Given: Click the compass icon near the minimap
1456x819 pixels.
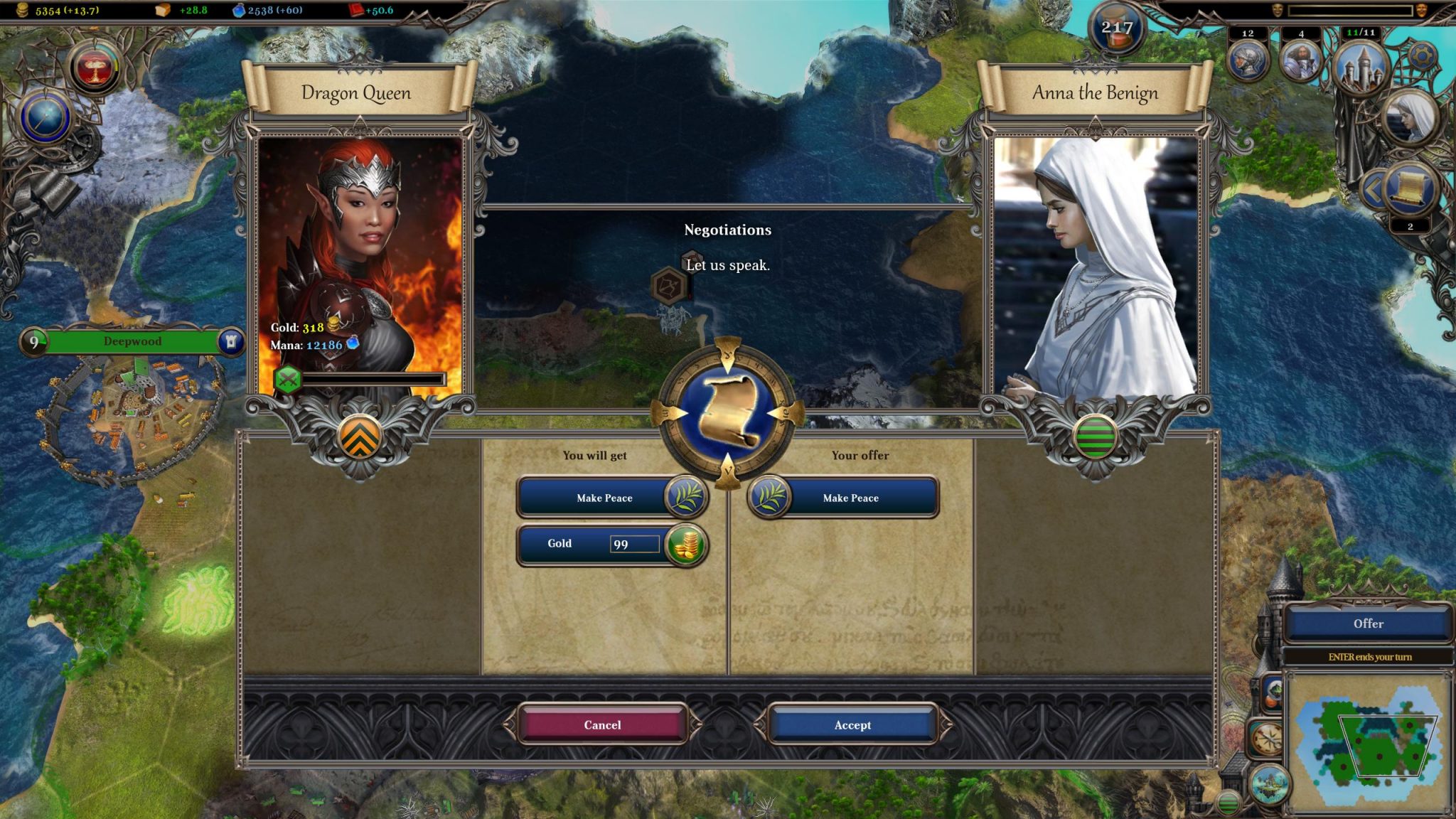Looking at the screenshot, I should tap(1266, 739).
